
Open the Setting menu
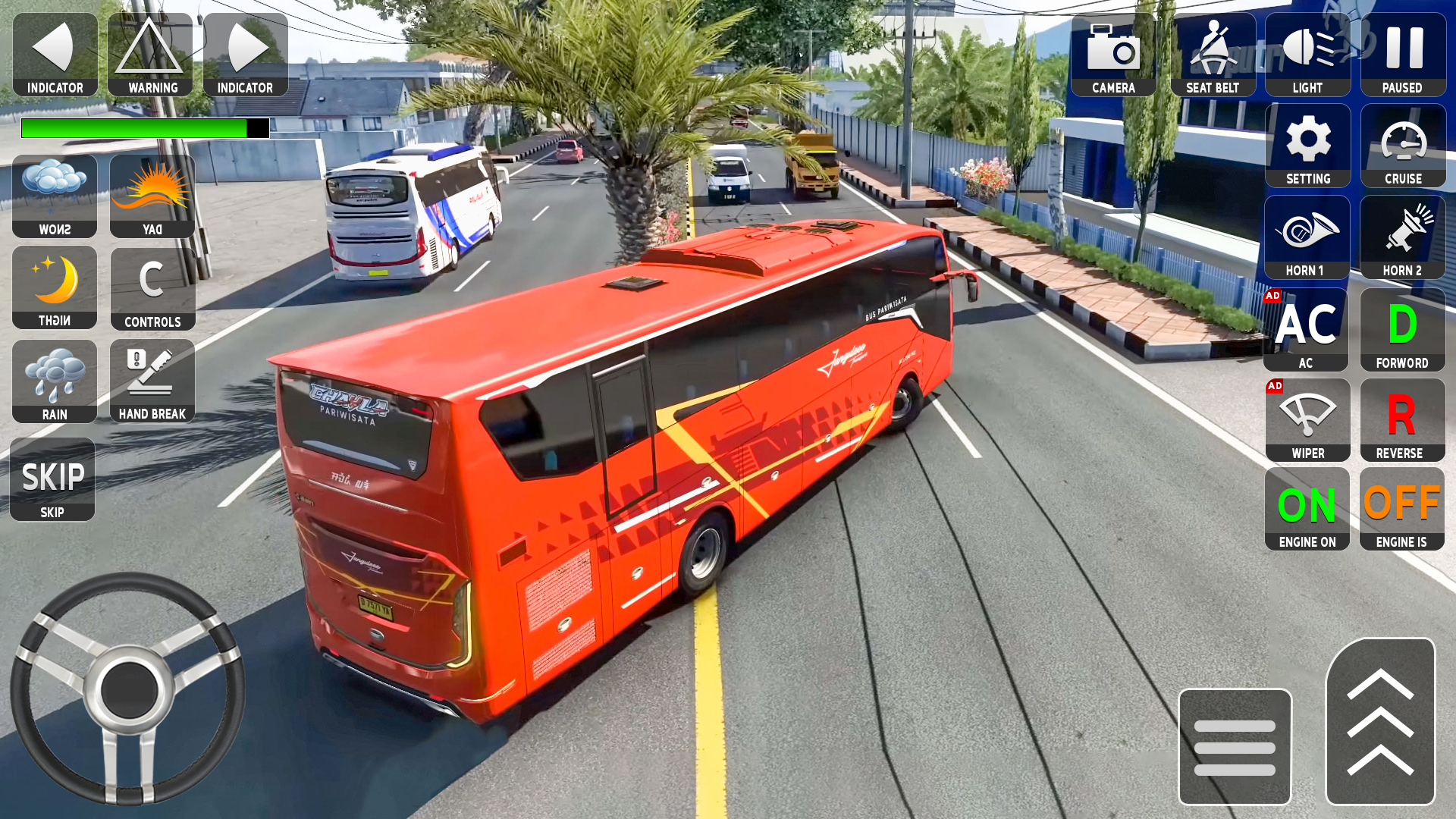tap(1307, 144)
